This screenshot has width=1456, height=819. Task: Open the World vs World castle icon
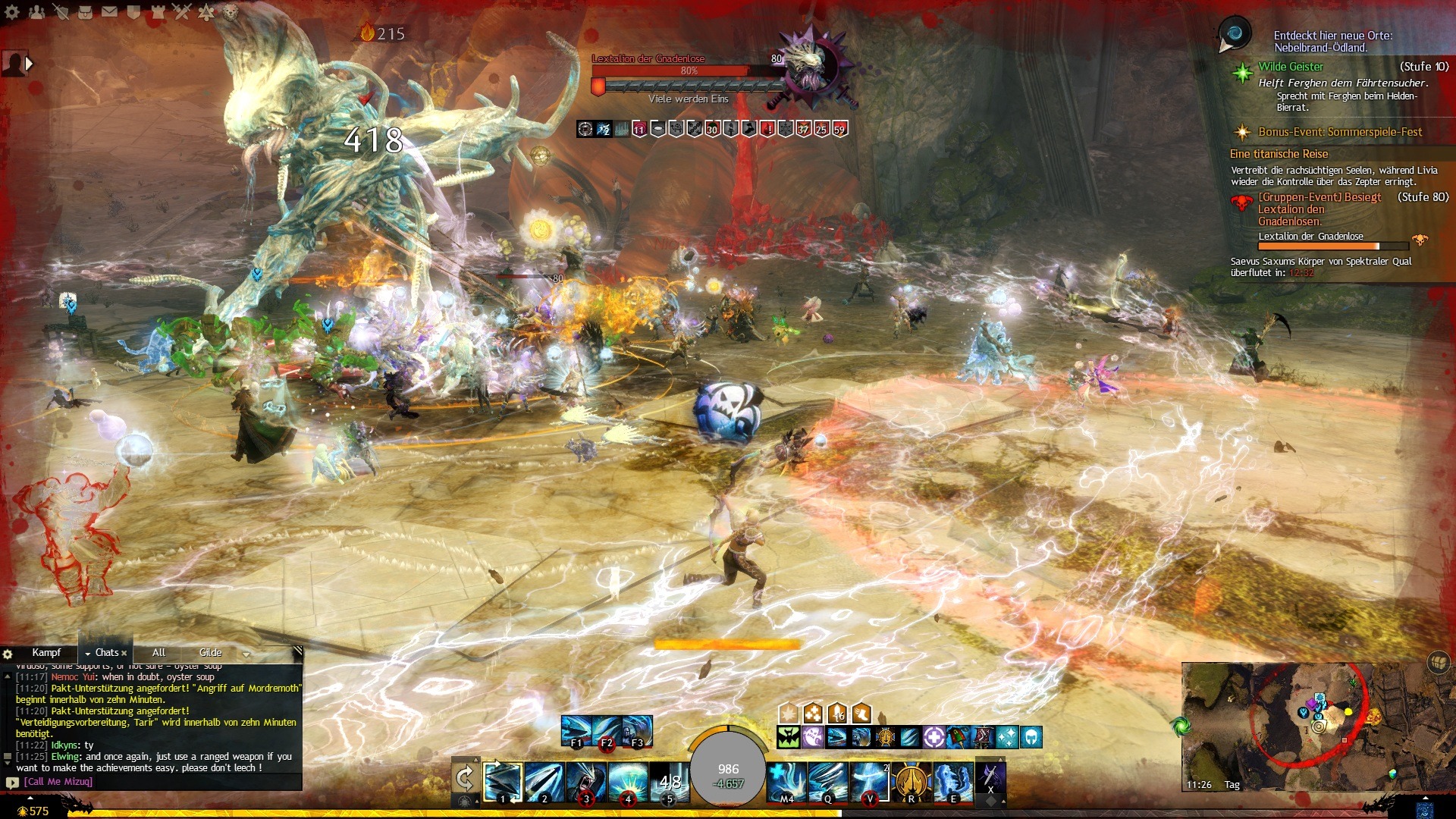coord(158,11)
